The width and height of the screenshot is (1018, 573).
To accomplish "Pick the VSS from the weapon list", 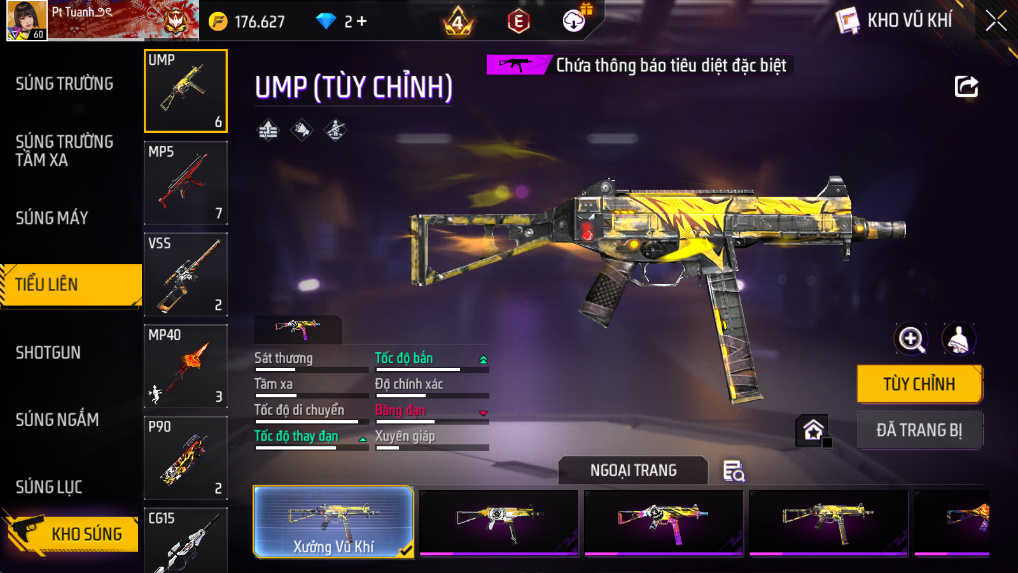I will 186,274.
